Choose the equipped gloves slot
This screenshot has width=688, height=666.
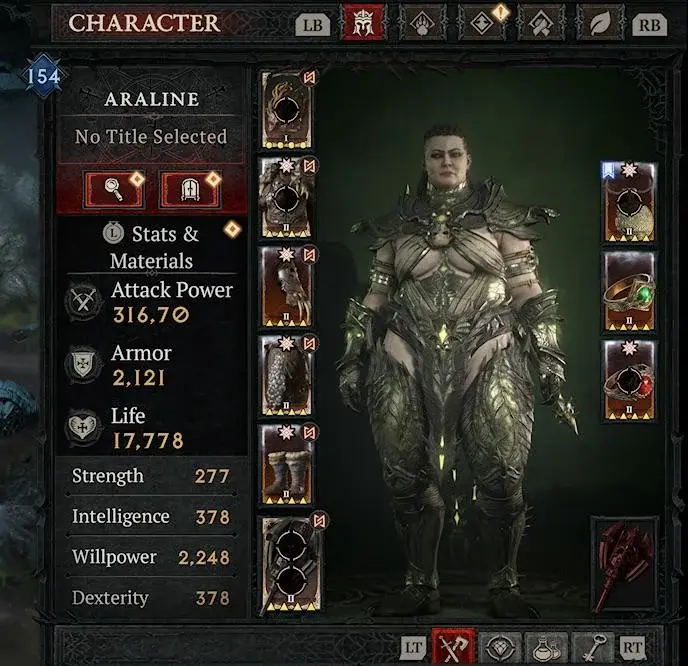[287, 285]
